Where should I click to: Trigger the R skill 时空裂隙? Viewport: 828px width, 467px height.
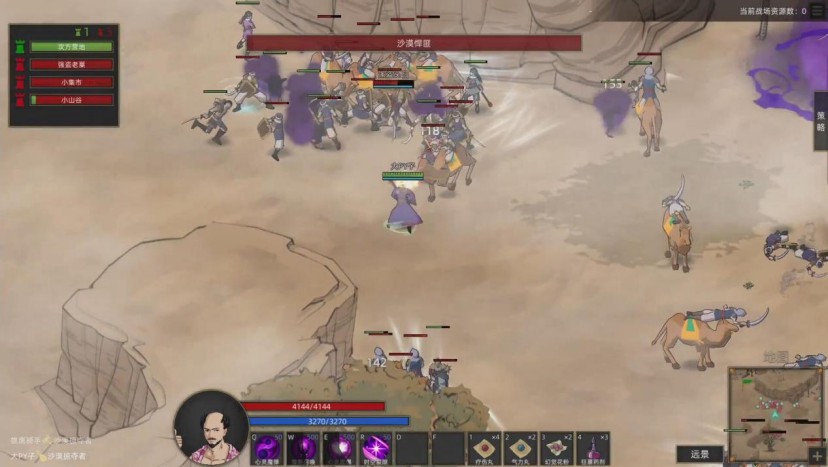(375, 449)
